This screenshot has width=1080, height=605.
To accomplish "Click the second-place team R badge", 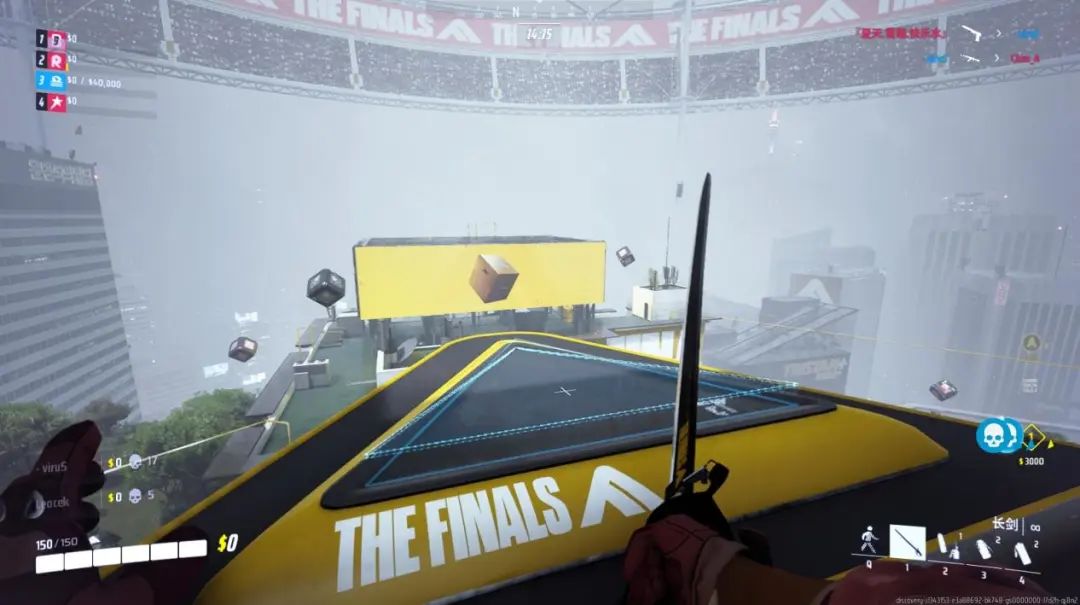I will tap(57, 60).
